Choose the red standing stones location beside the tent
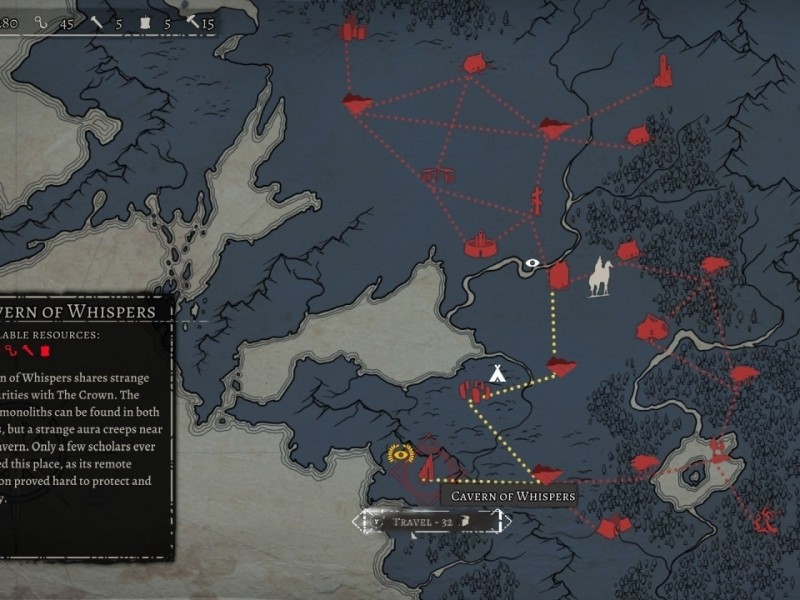Image resolution: width=800 pixels, height=600 pixels. click(x=473, y=391)
